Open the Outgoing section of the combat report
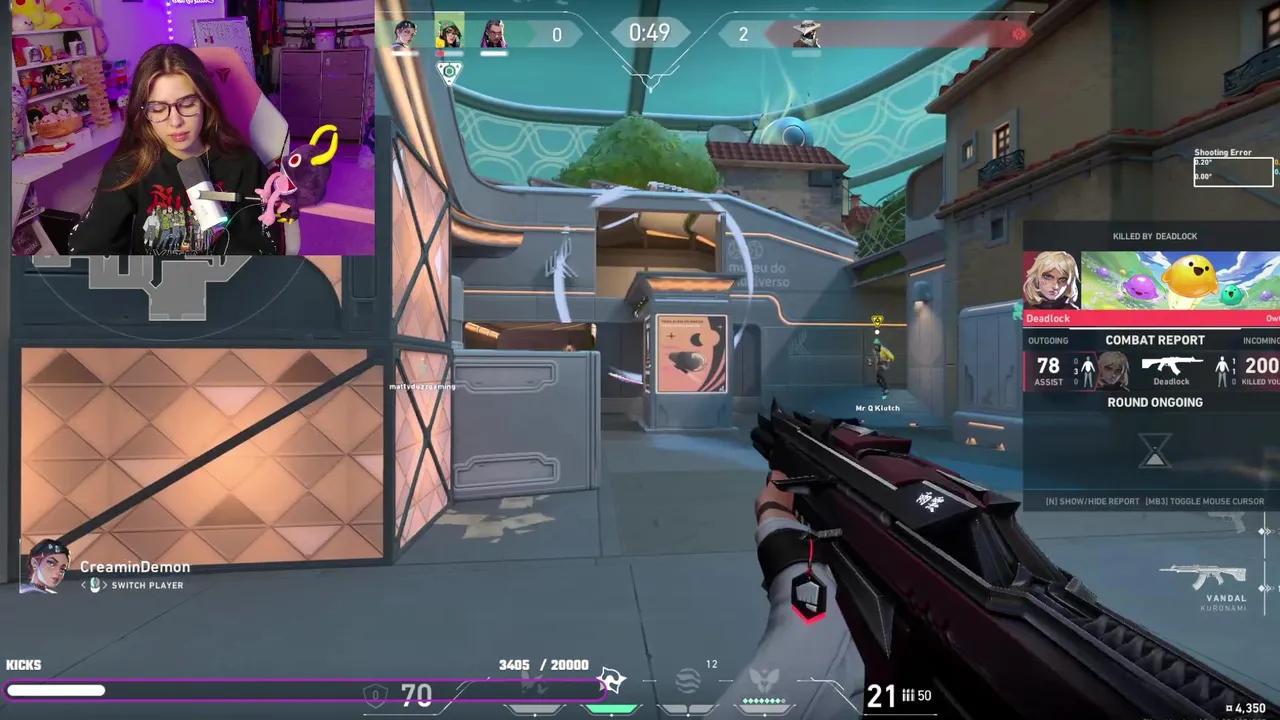 click(x=1048, y=339)
